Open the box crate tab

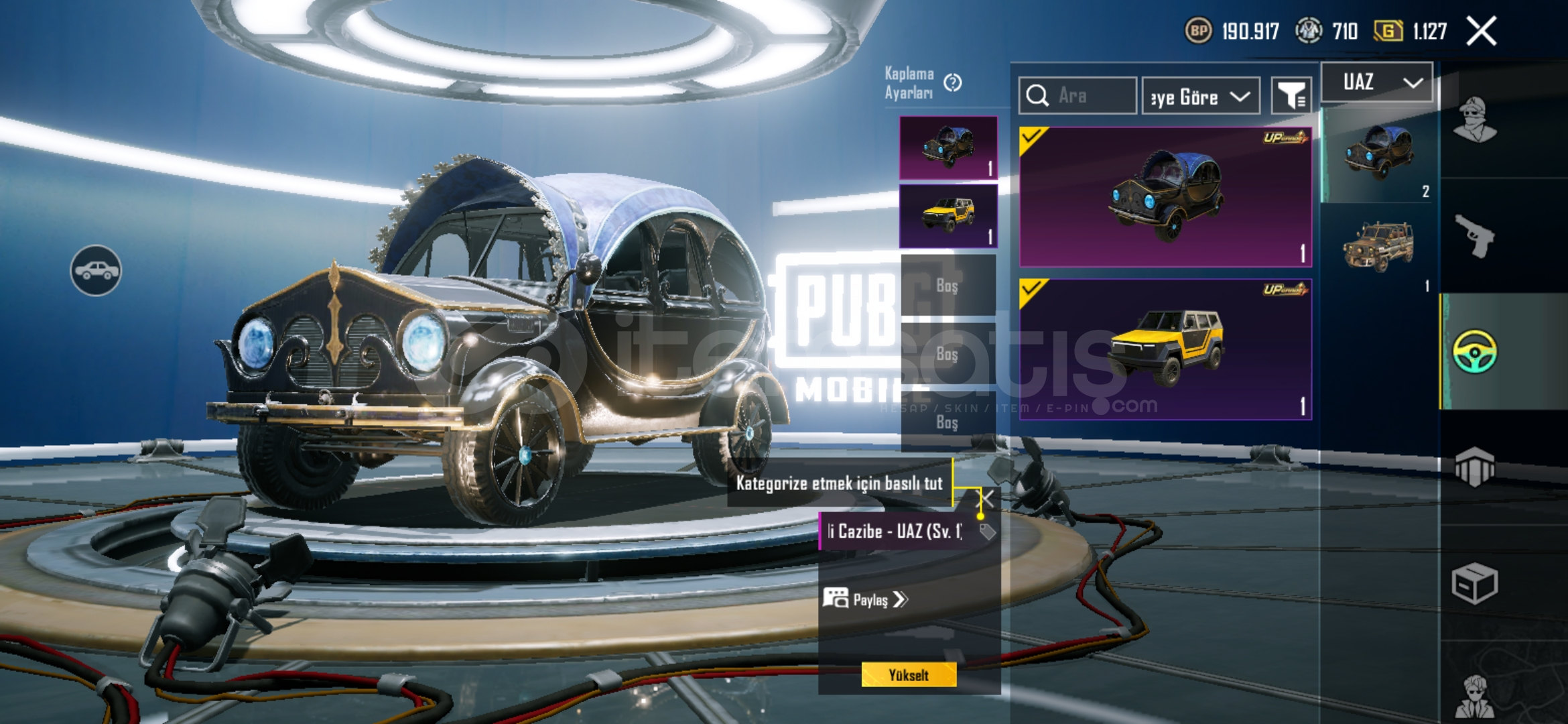pos(1474,583)
